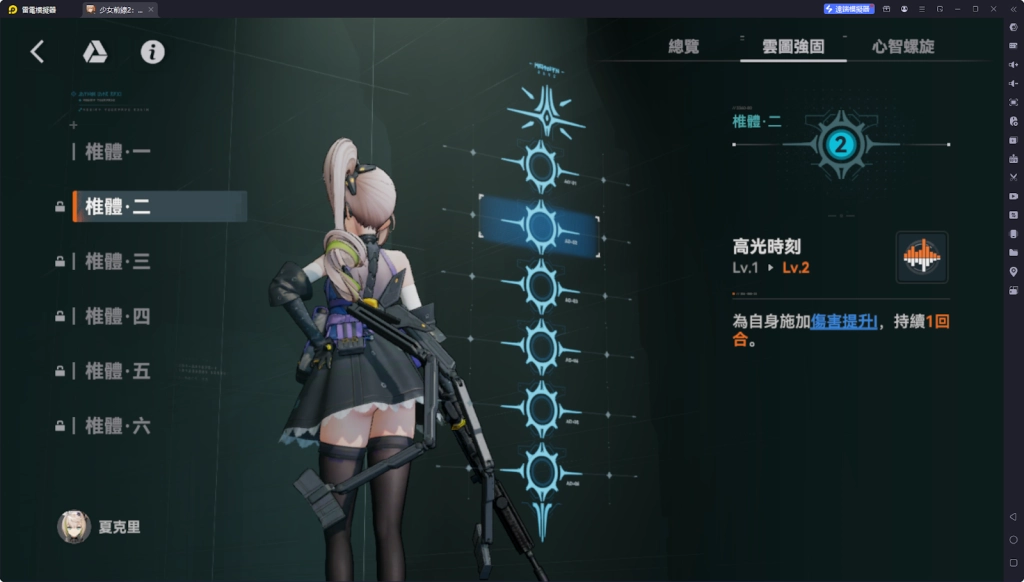
Task: Choose the 椎體·二 entry
Action: (x=118, y=207)
